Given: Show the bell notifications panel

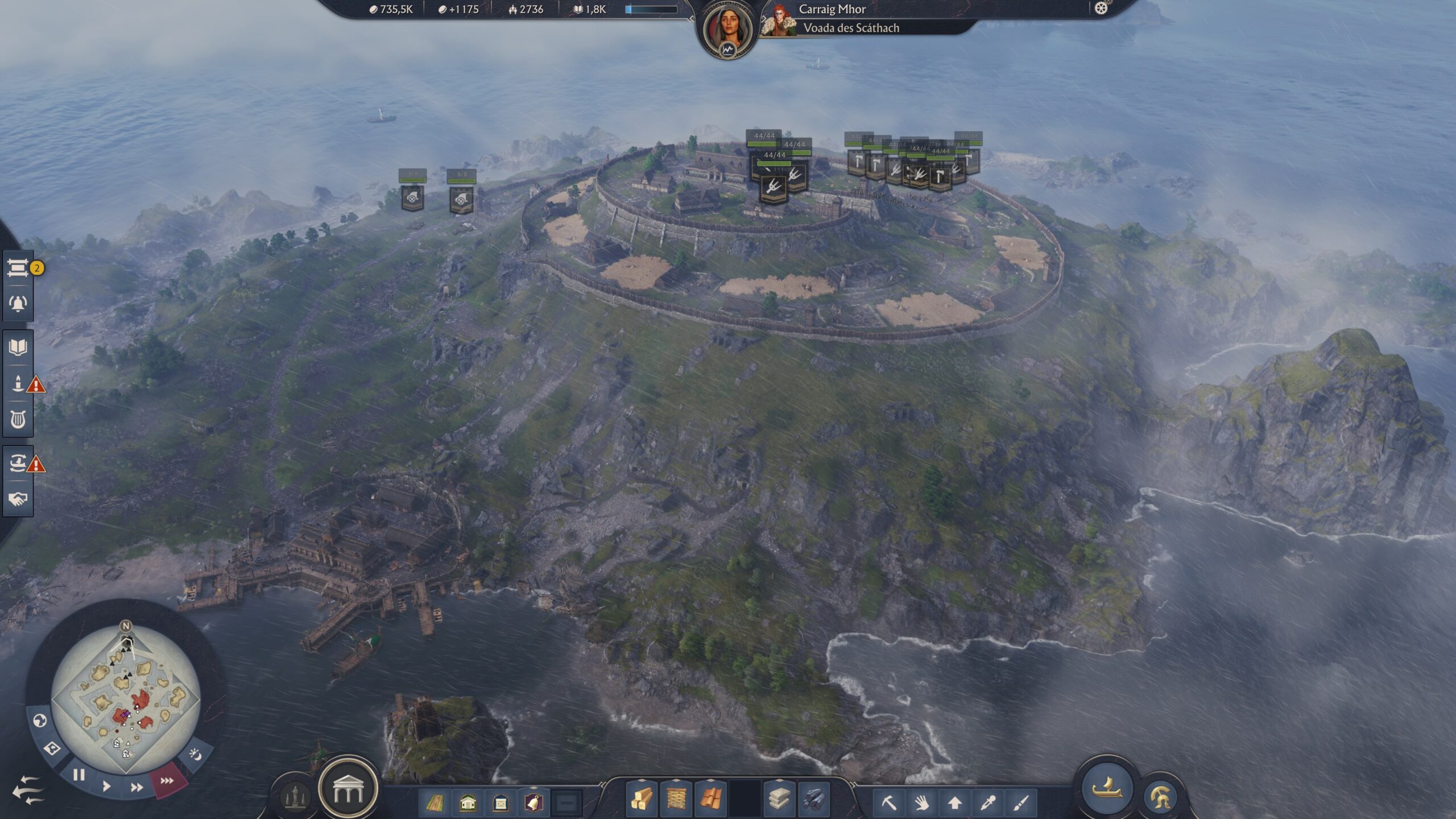Looking at the screenshot, I should [x=18, y=303].
